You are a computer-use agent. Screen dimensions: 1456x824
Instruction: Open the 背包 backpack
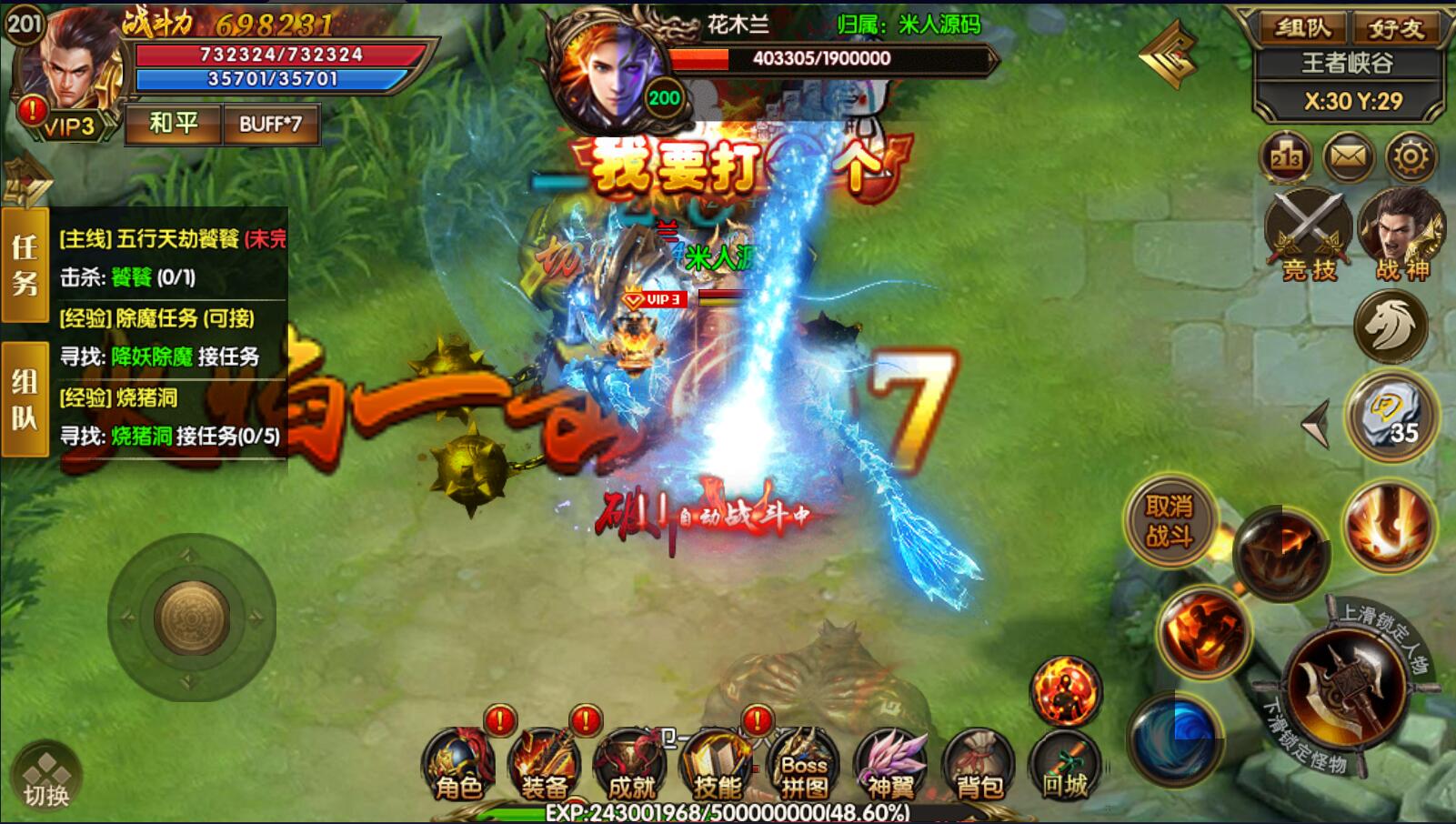978,766
